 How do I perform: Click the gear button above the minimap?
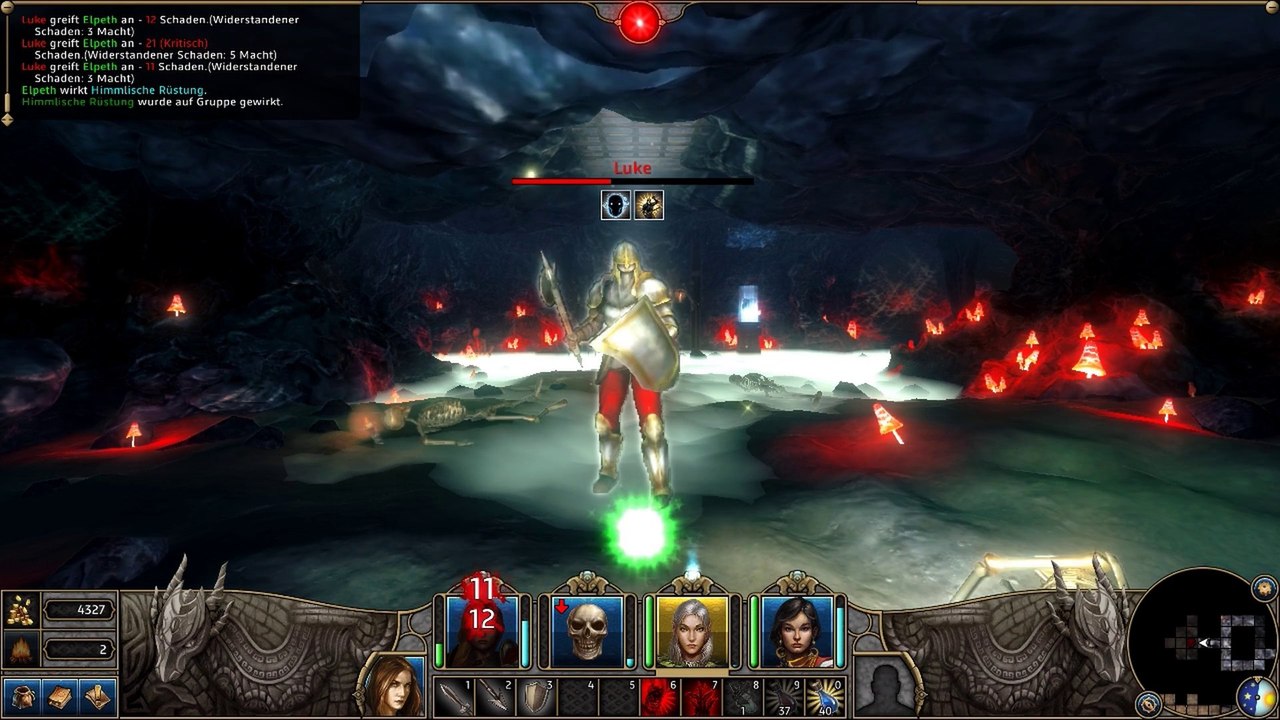[x=1264, y=586]
